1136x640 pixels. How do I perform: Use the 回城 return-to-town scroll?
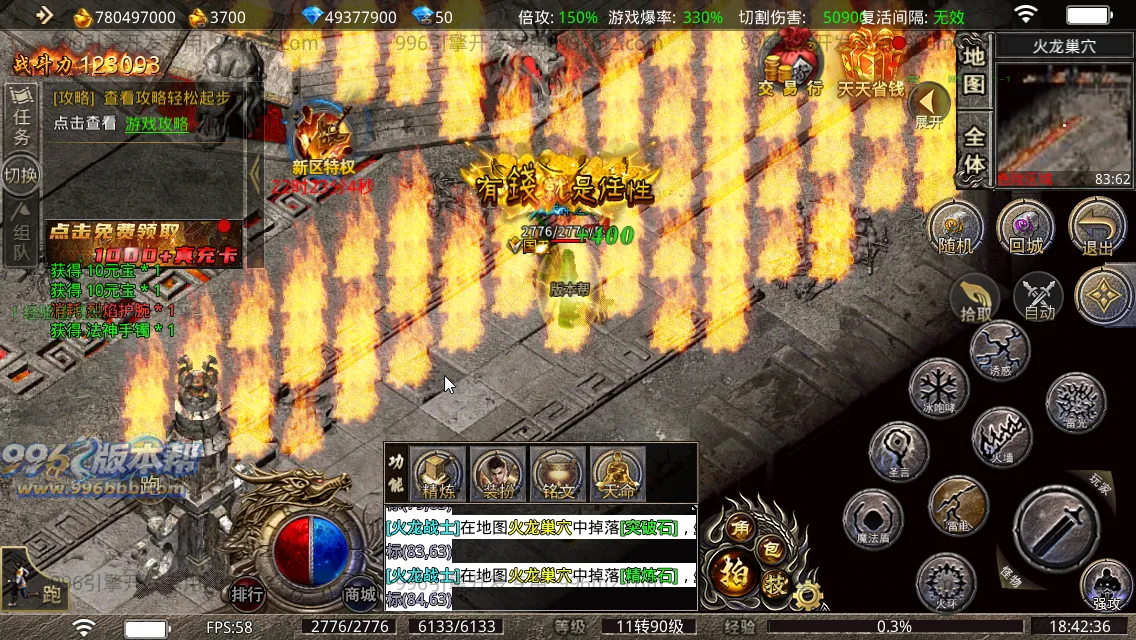tap(1026, 227)
